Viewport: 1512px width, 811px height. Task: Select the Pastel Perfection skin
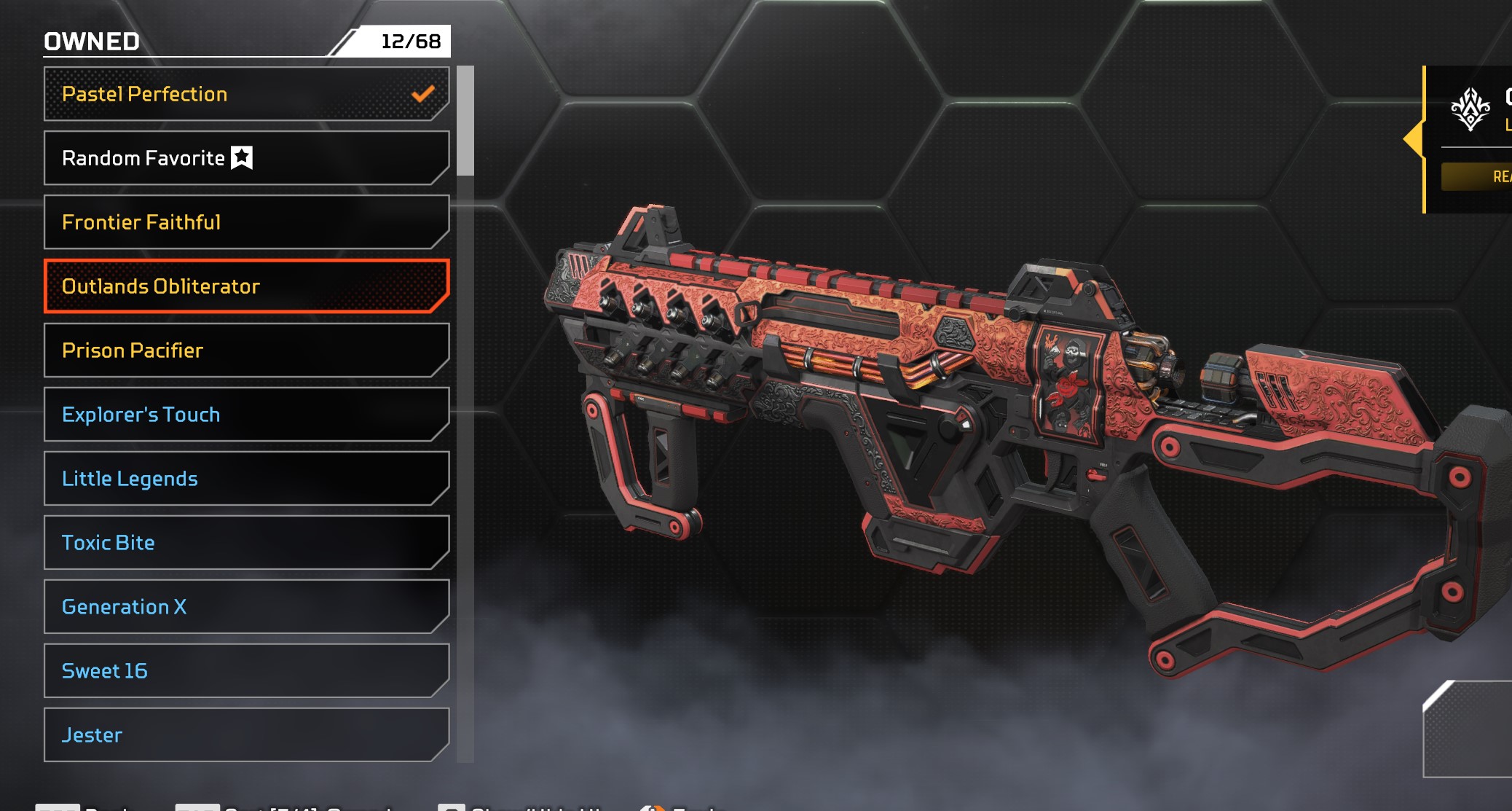(246, 94)
